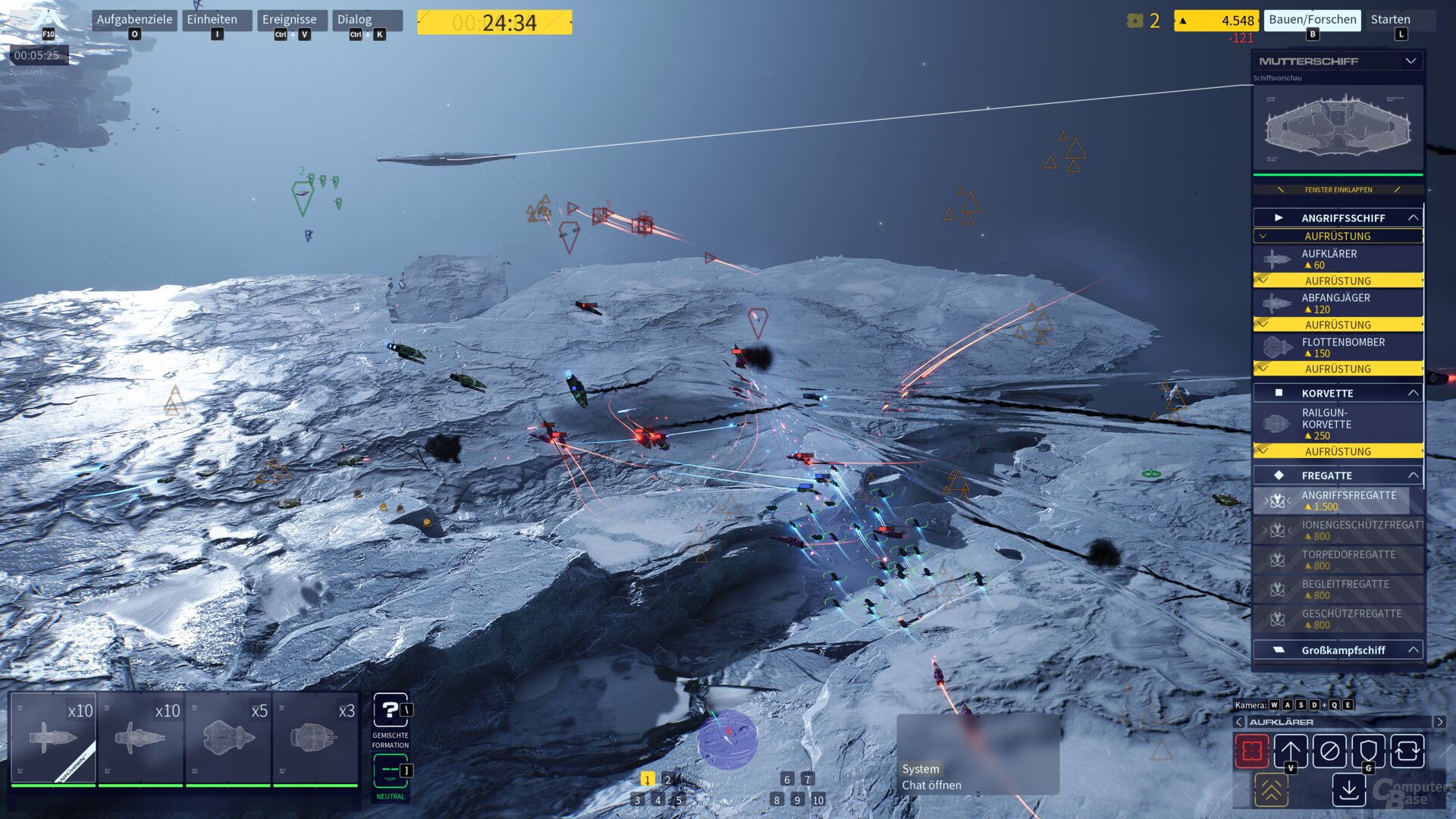Collapse the Fregatte category
This screenshot has width=1456, height=819.
tap(1412, 475)
